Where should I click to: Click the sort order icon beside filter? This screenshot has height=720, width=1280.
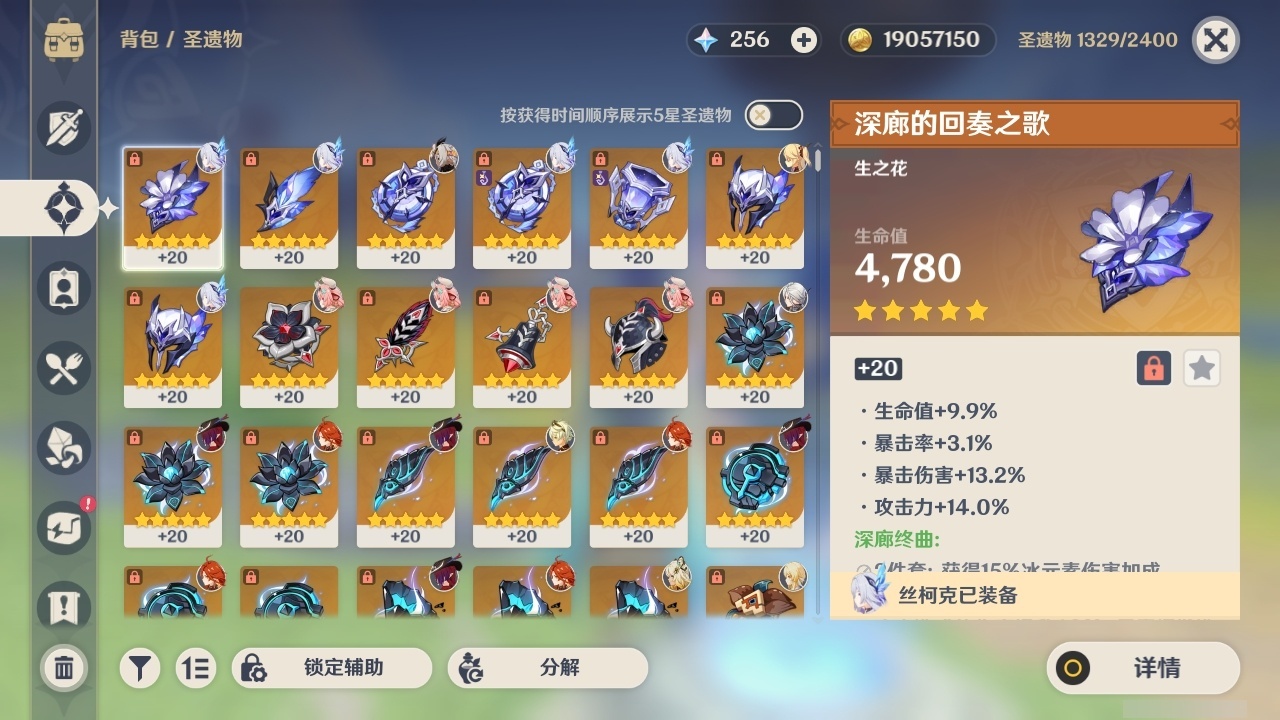tap(196, 666)
